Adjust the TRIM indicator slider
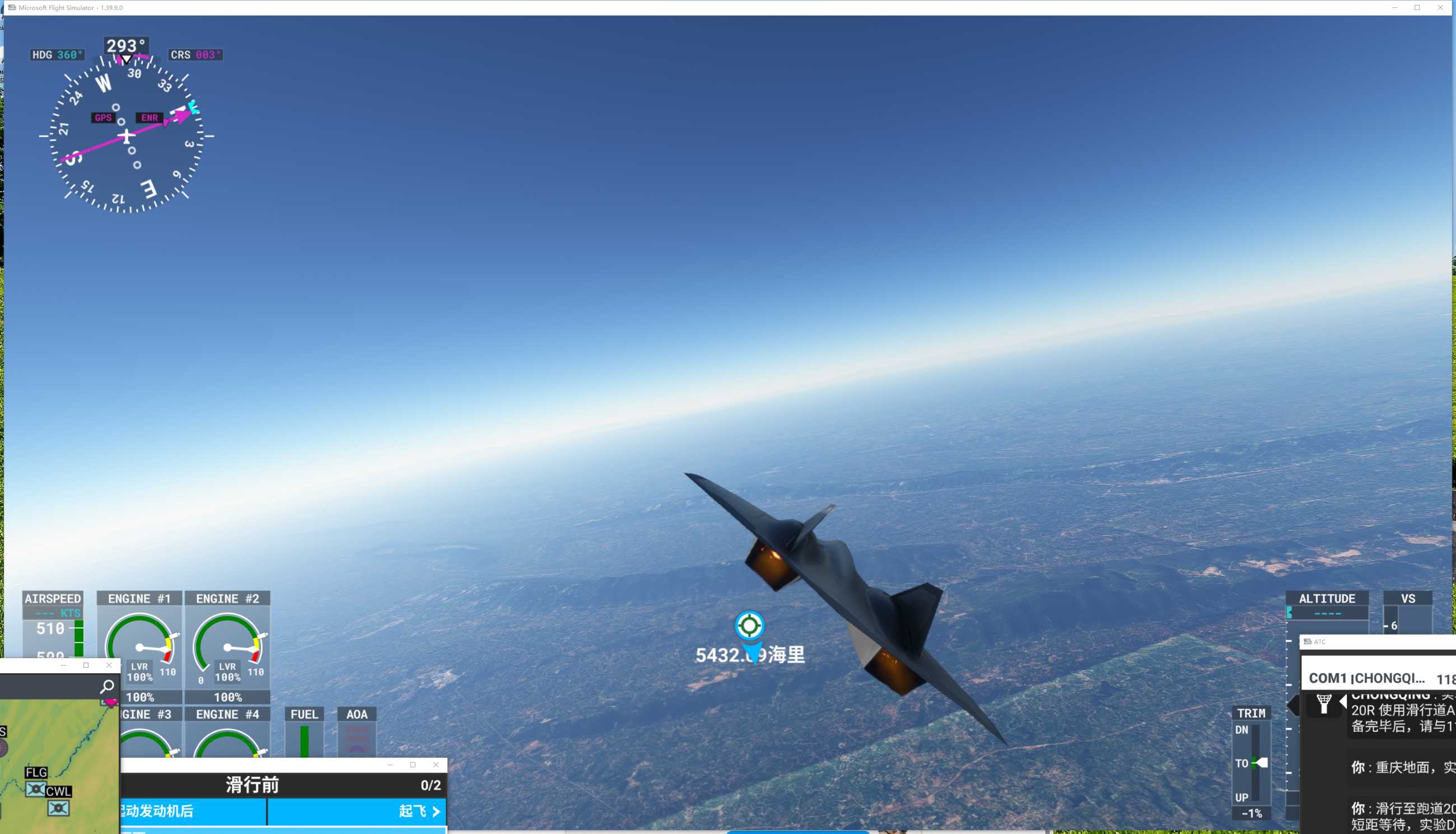 pyautogui.click(x=1260, y=763)
